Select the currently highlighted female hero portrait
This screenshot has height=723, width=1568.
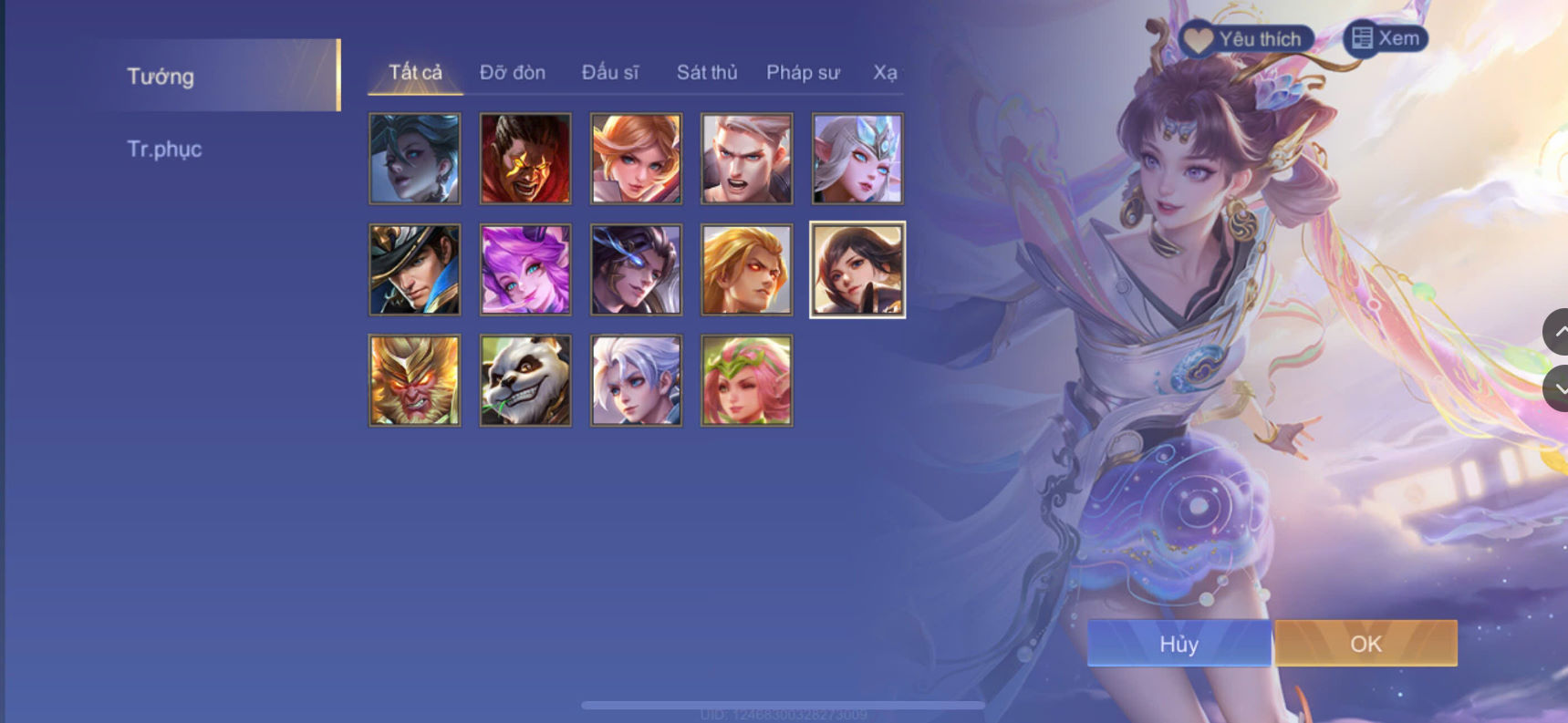pos(857,269)
